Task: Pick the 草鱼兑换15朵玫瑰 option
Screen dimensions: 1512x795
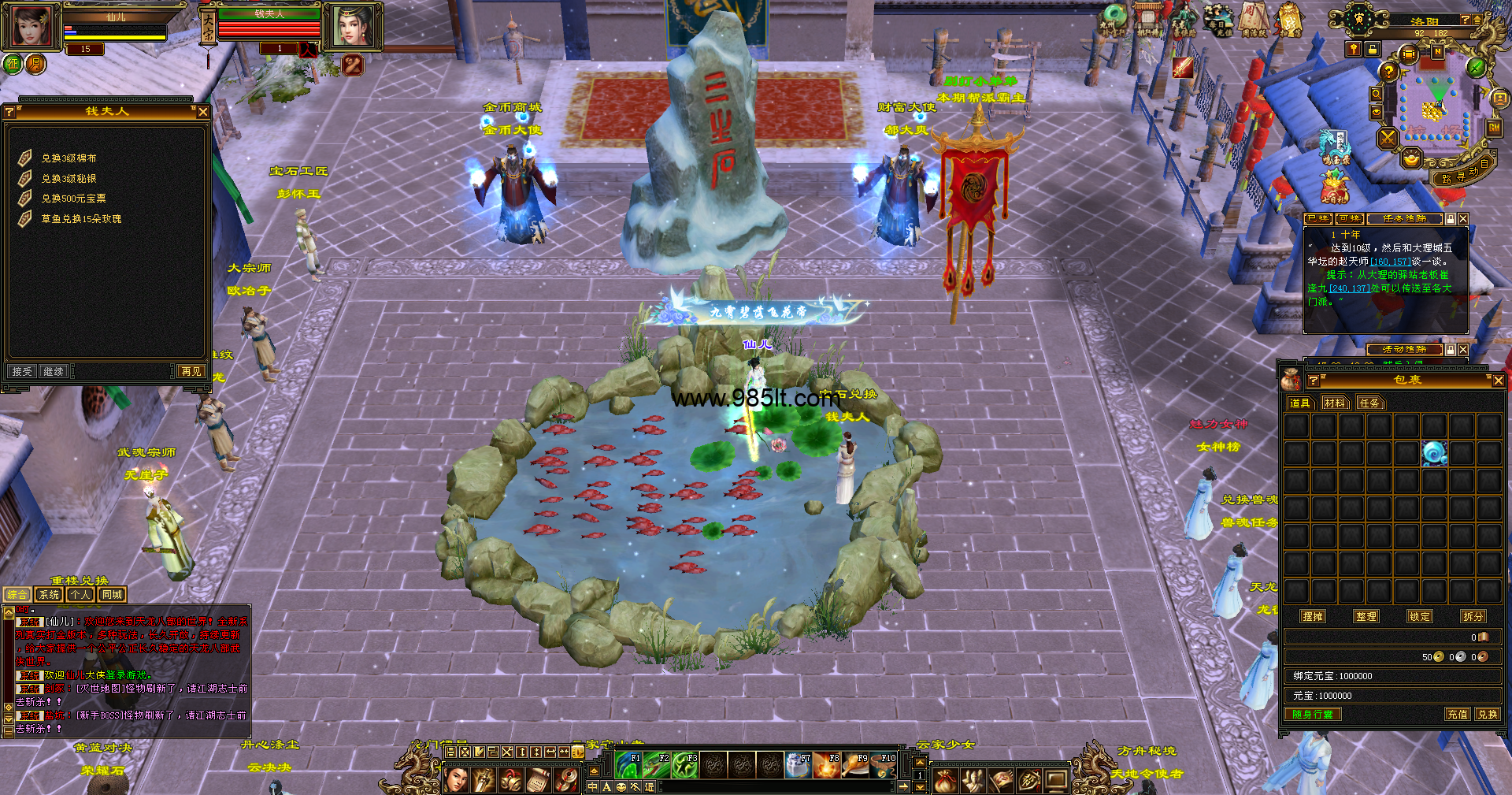Action: coord(81,219)
